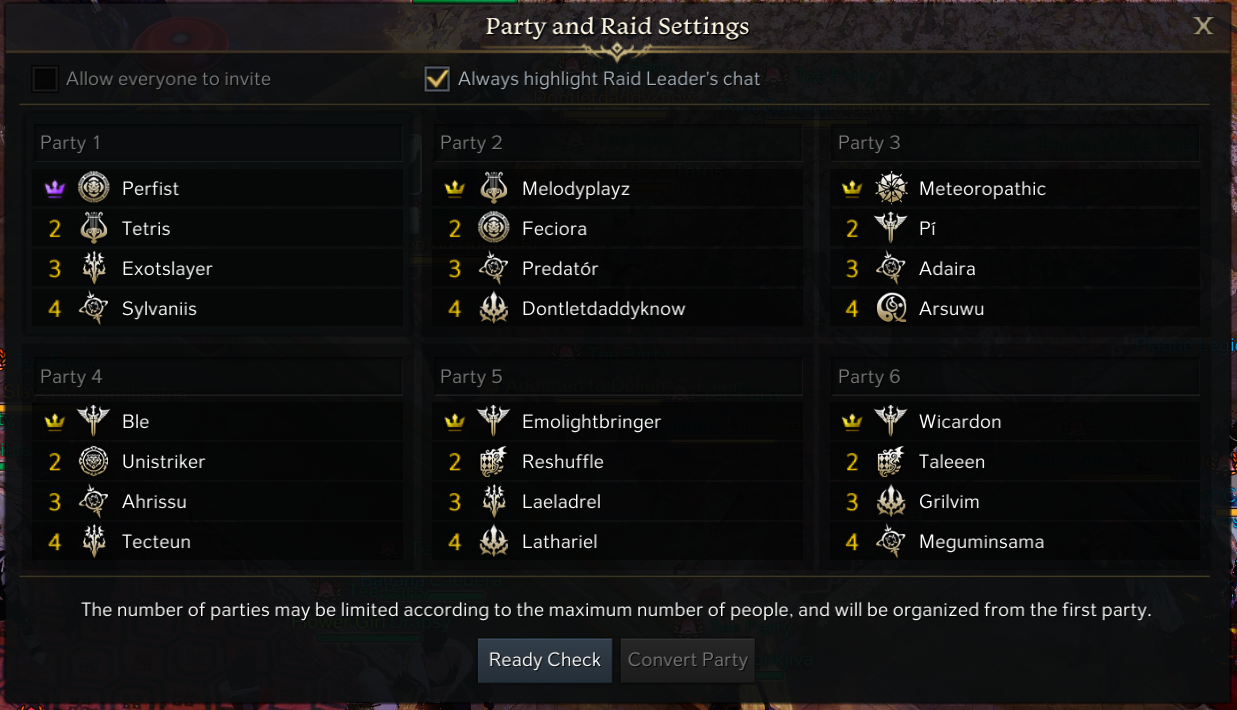Toggle the Allow everyone to invite checkbox

45,79
